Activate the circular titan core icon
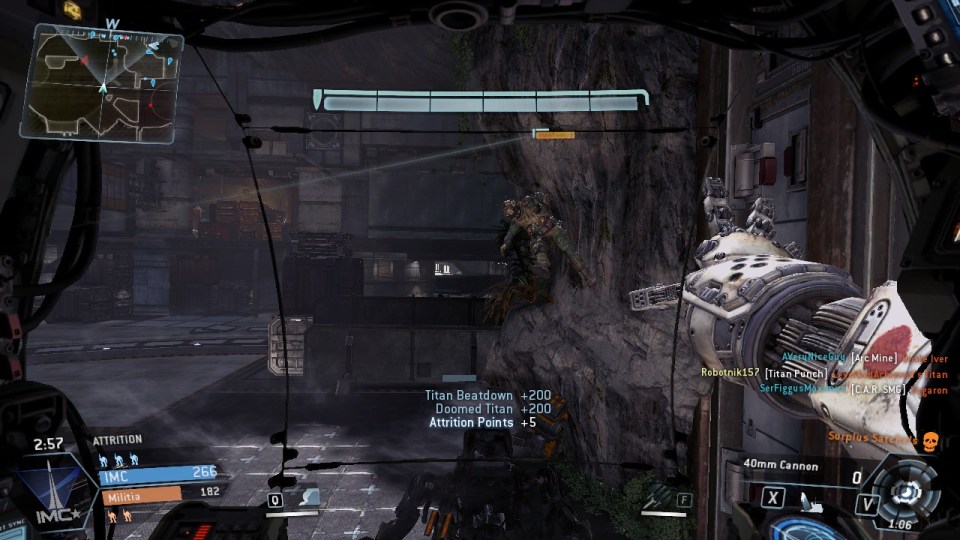Image resolution: width=960 pixels, height=540 pixels. [903, 490]
